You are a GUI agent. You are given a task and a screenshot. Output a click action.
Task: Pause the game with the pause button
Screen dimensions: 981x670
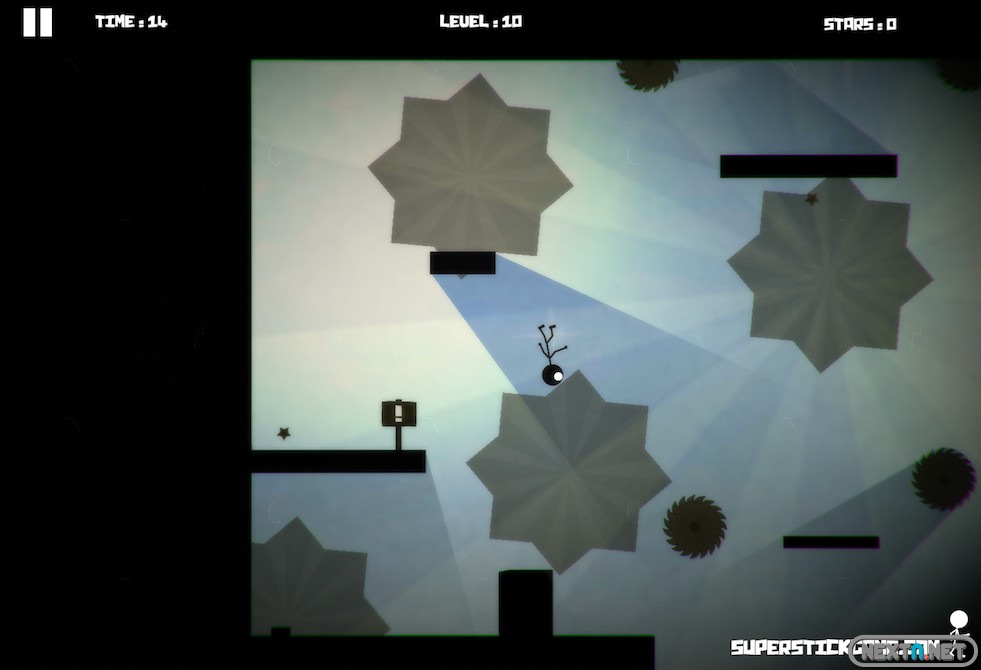37,22
